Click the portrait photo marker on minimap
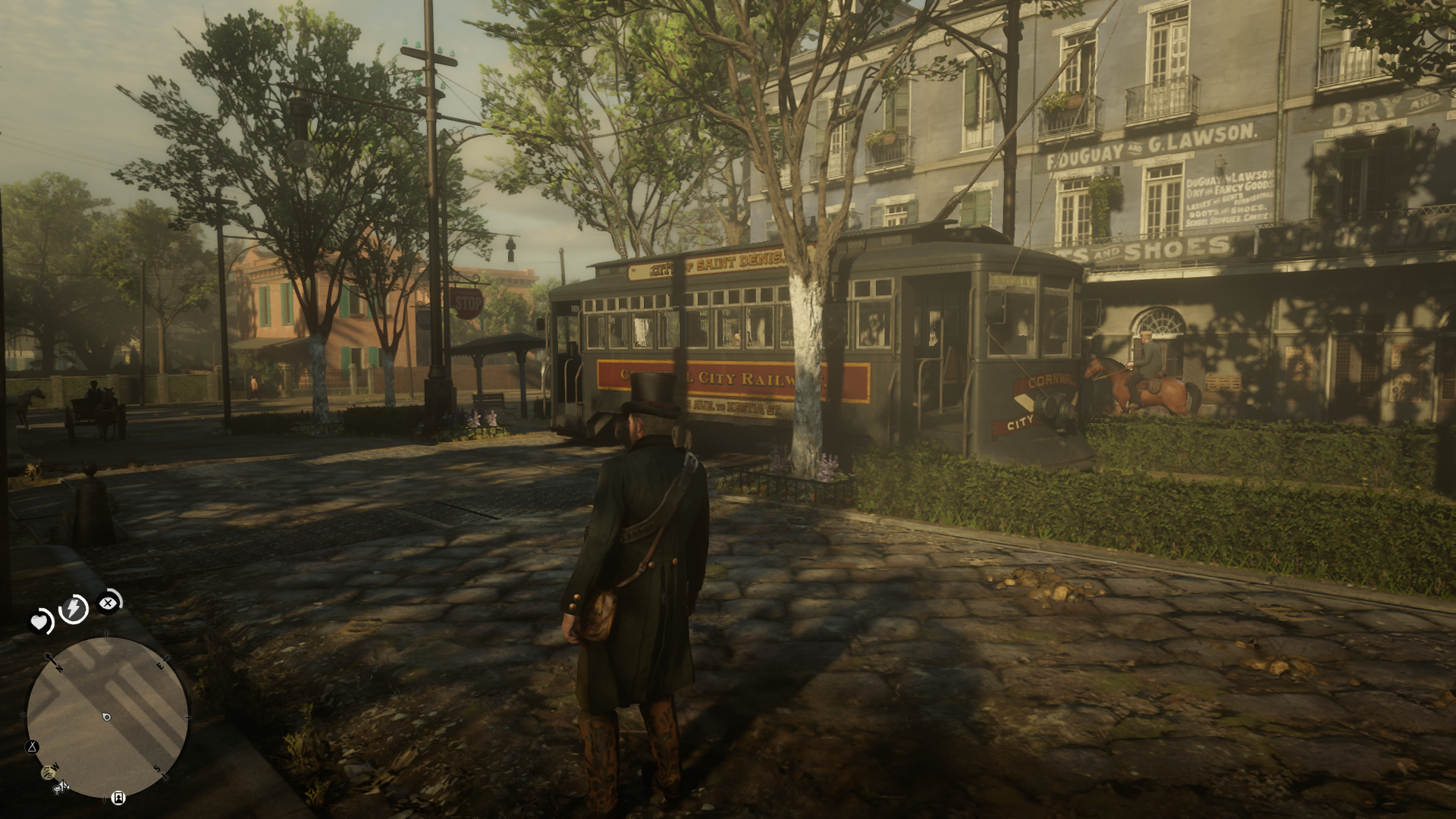Image resolution: width=1456 pixels, height=819 pixels. [x=118, y=797]
